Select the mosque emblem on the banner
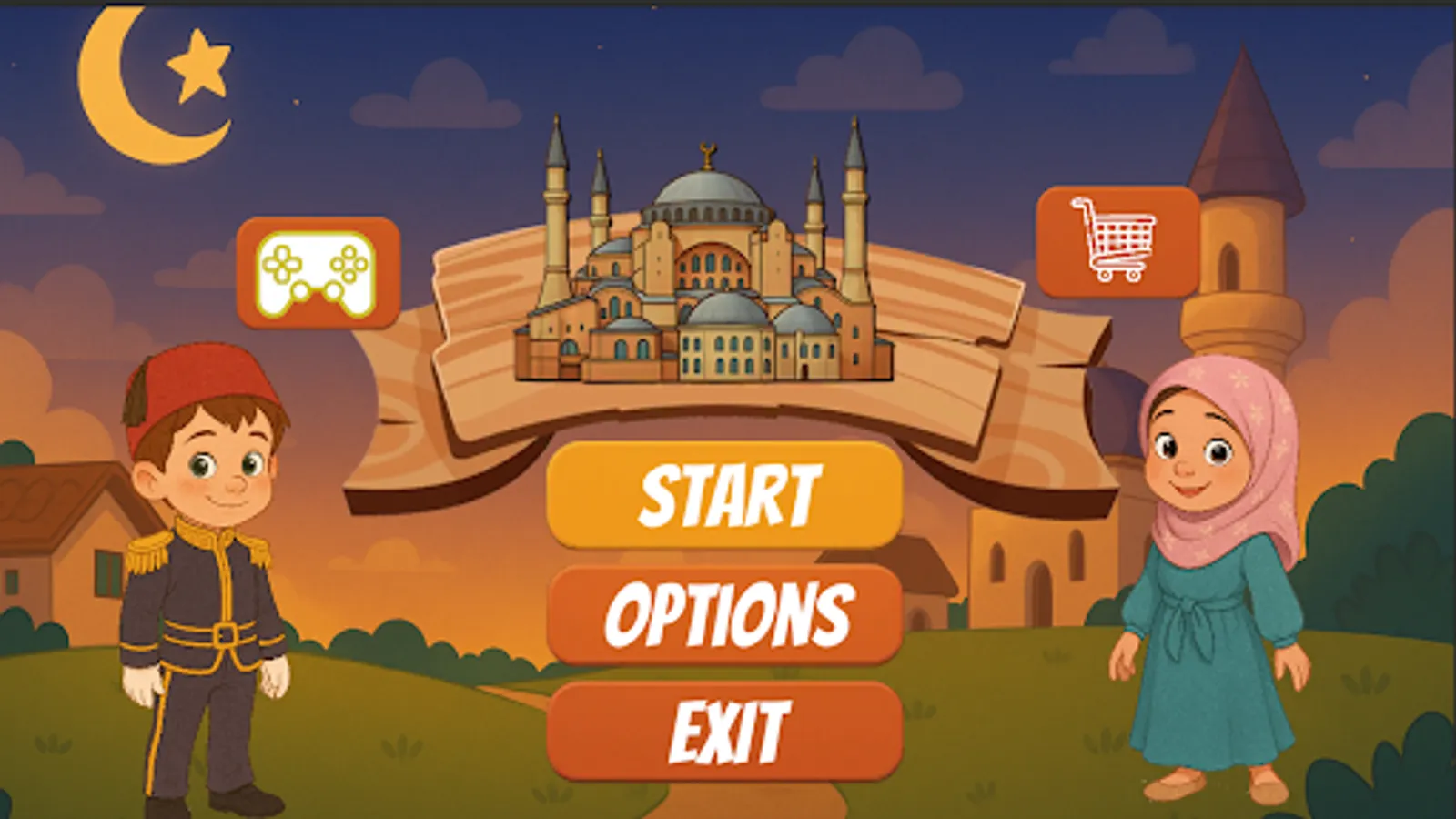 (710, 255)
